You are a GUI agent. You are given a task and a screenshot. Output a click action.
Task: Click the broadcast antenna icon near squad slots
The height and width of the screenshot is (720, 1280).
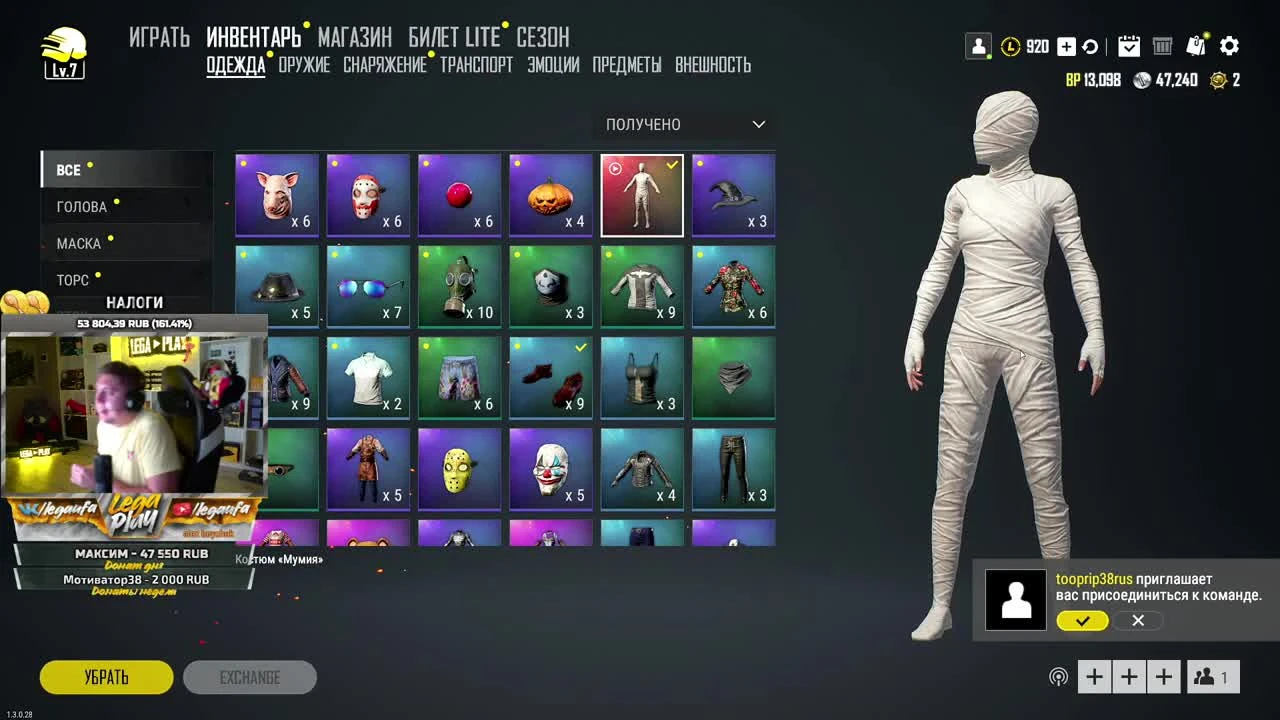[1059, 676]
